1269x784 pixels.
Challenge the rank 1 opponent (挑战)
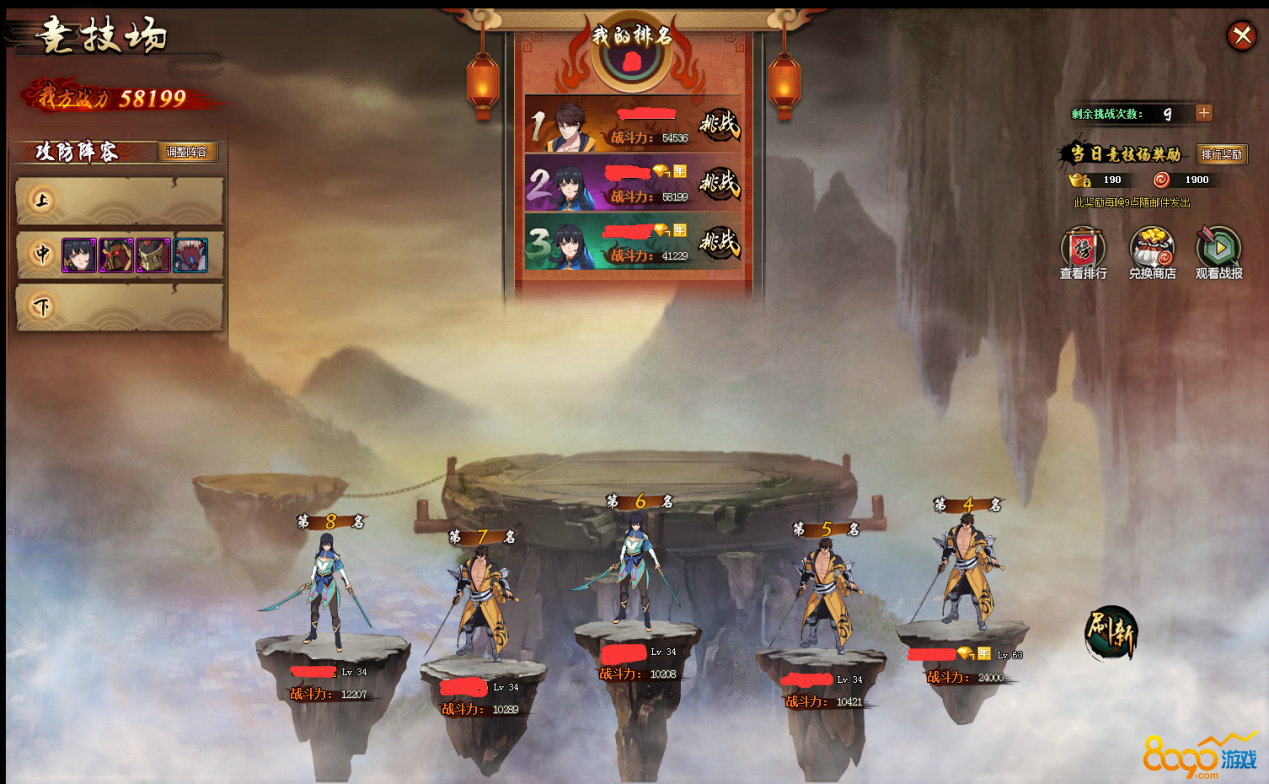tap(719, 125)
